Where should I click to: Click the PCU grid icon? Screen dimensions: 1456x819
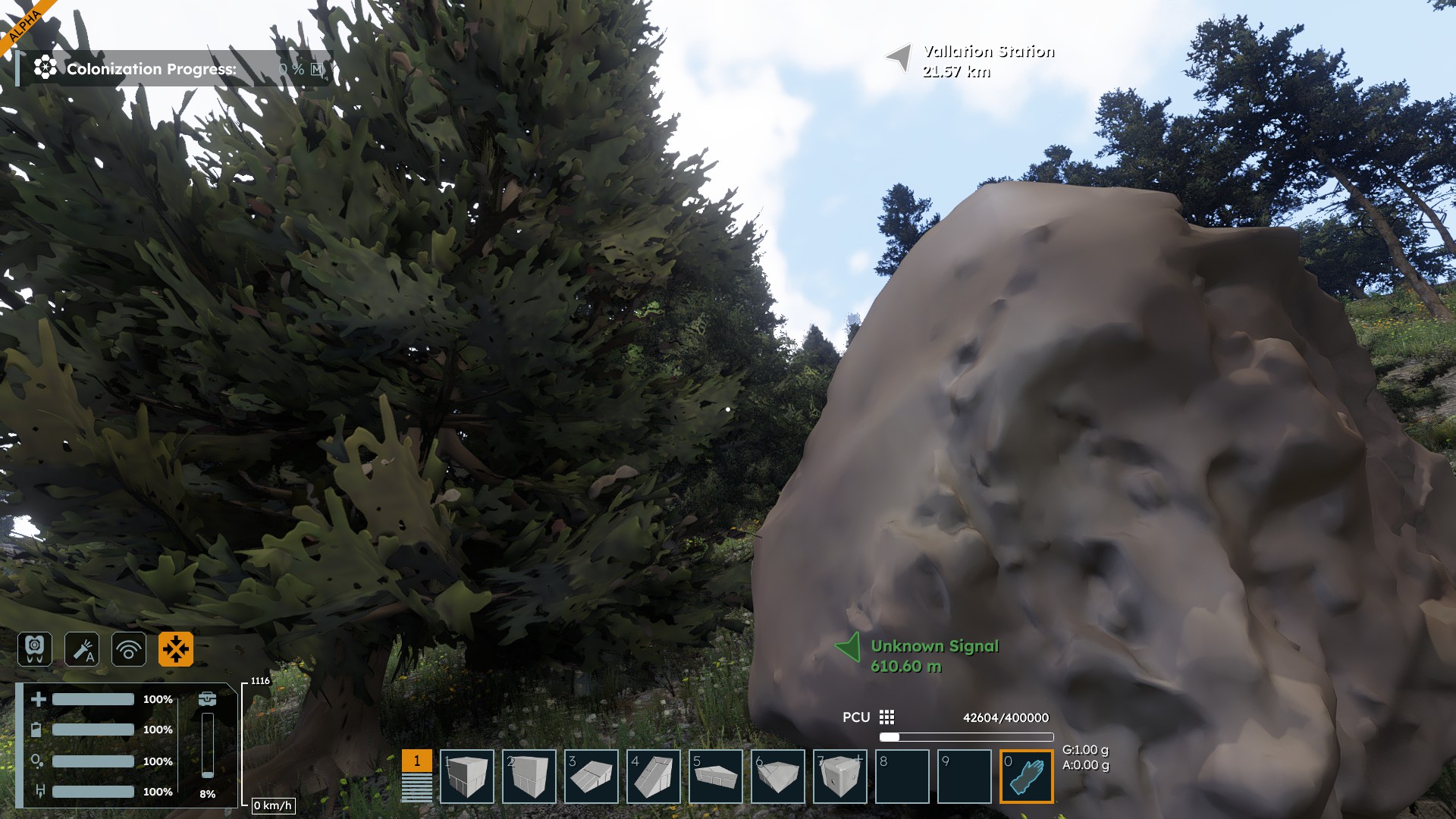click(x=886, y=717)
